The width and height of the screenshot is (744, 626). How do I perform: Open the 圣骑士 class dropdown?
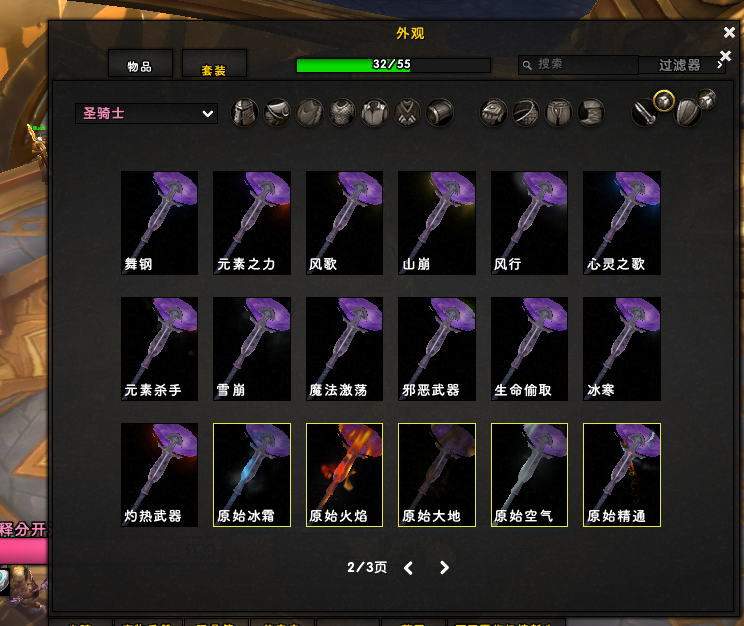click(x=146, y=114)
